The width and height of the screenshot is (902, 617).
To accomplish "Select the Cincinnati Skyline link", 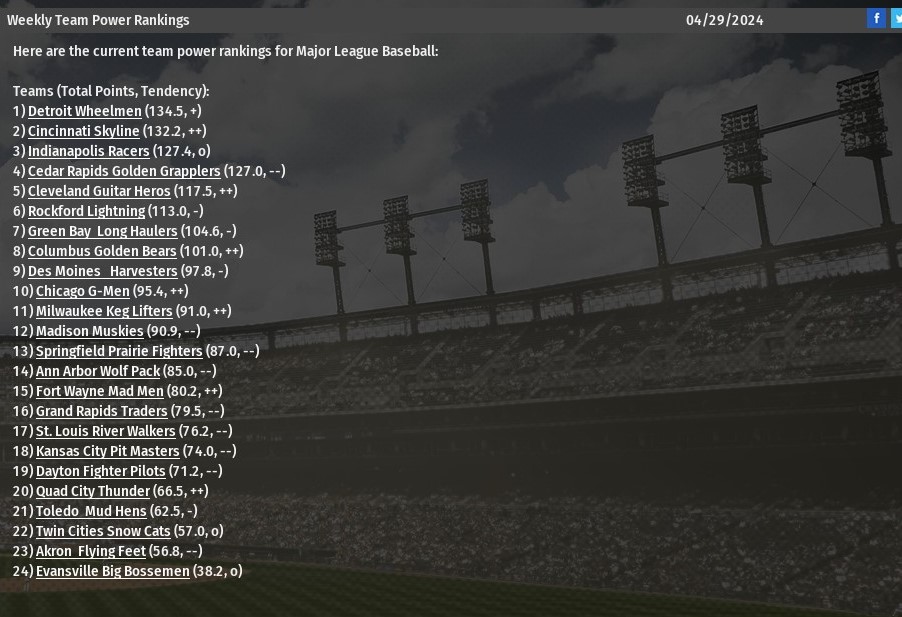I will (83, 131).
